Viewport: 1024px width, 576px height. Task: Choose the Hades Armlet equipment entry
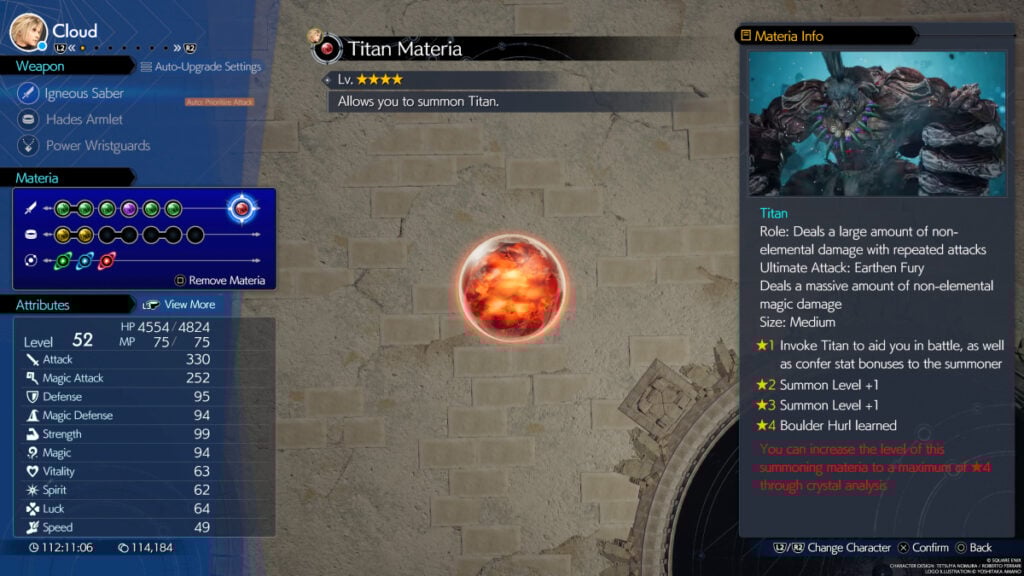click(x=84, y=119)
